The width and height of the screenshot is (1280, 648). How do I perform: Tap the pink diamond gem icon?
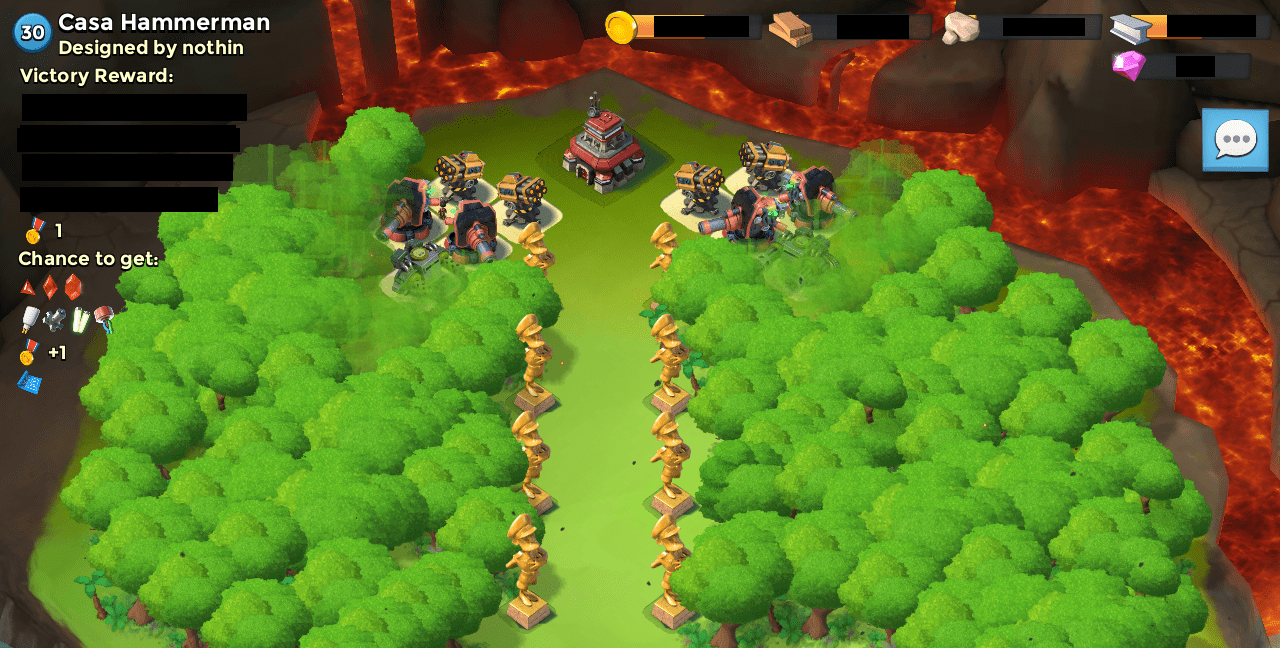coord(1128,66)
